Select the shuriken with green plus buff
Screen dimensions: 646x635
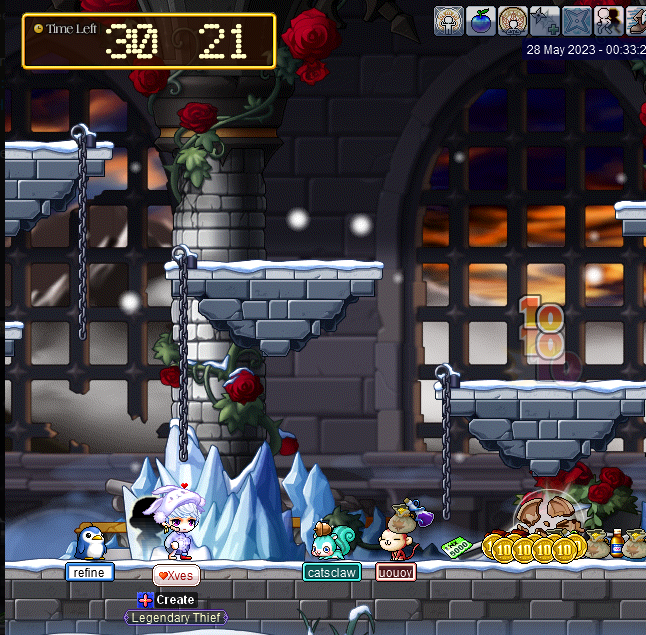click(545, 20)
